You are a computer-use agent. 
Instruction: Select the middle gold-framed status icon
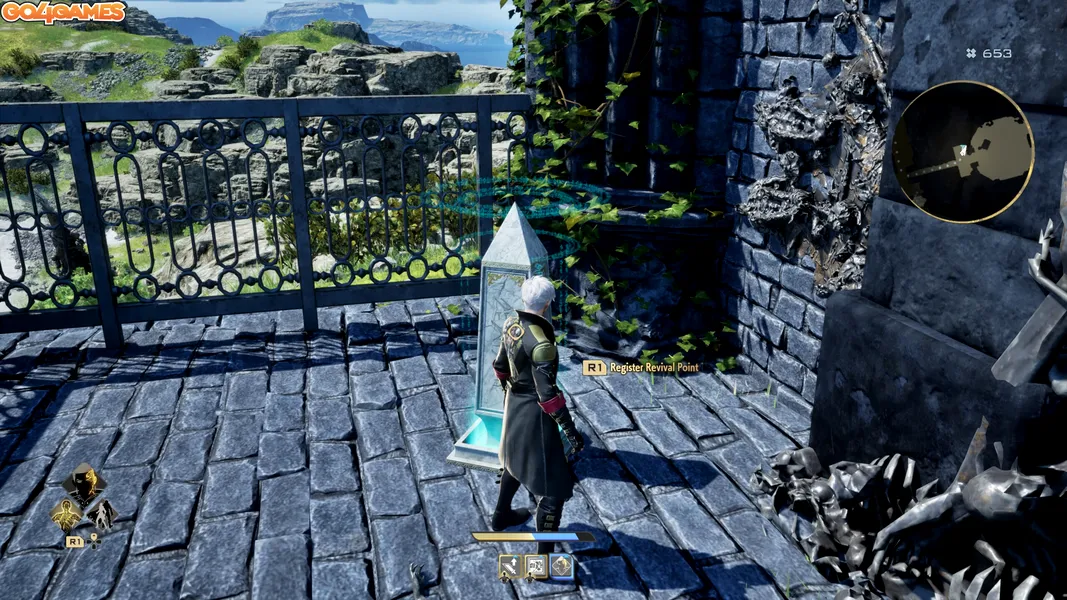click(536, 567)
